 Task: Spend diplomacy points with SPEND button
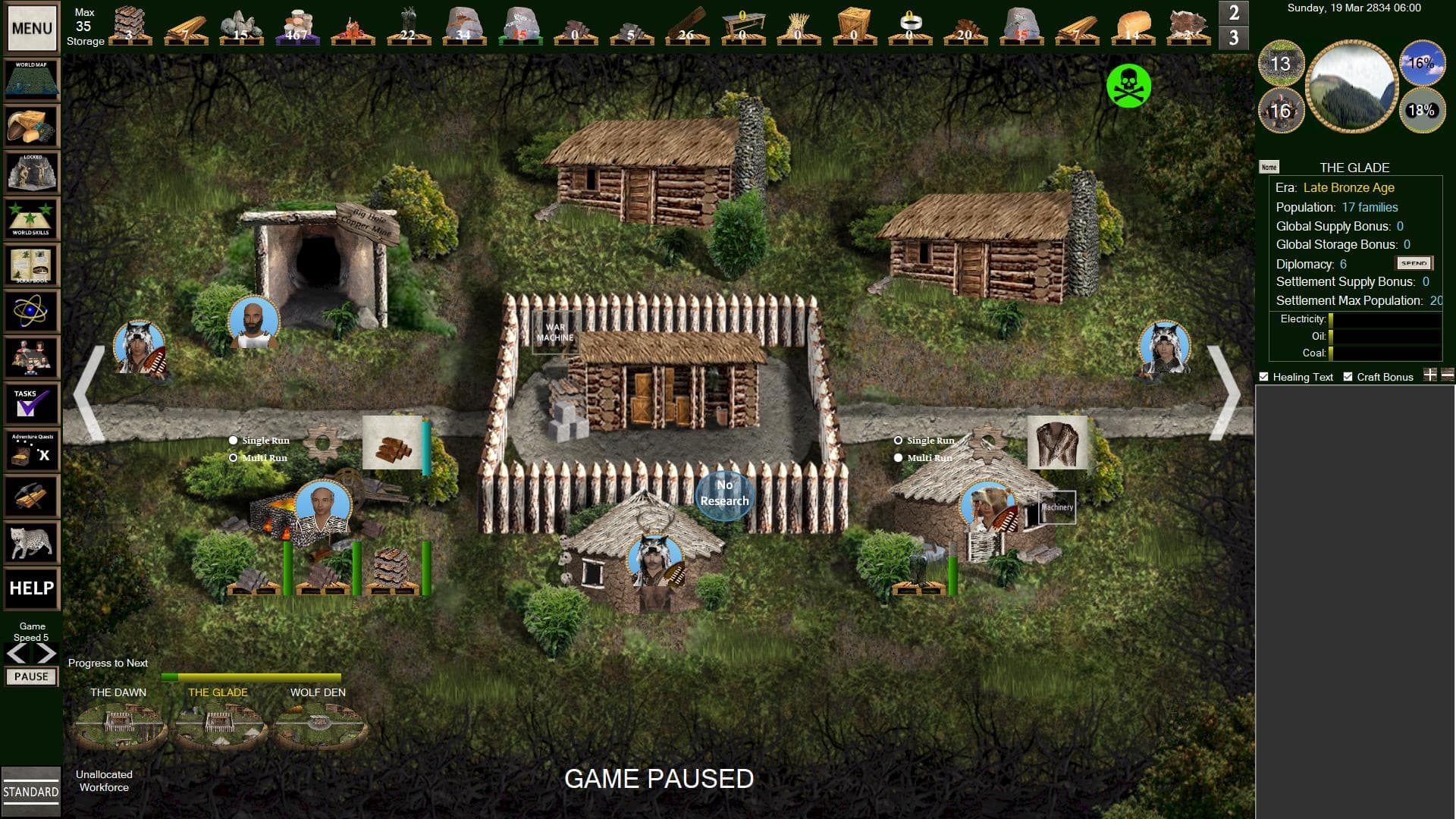1414,263
